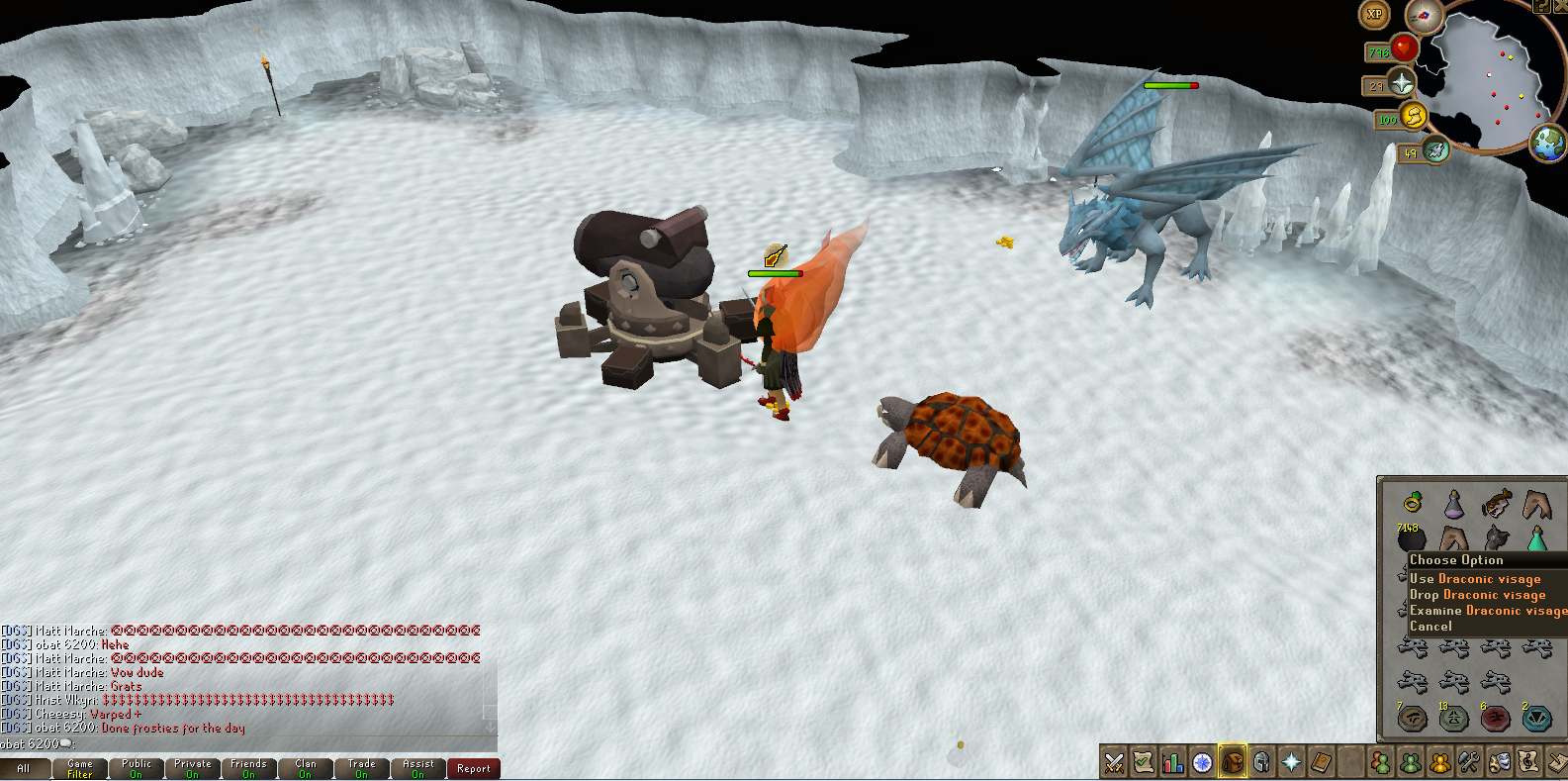Open the Emotes masks icon
The image size is (1568, 781).
coord(1498,763)
